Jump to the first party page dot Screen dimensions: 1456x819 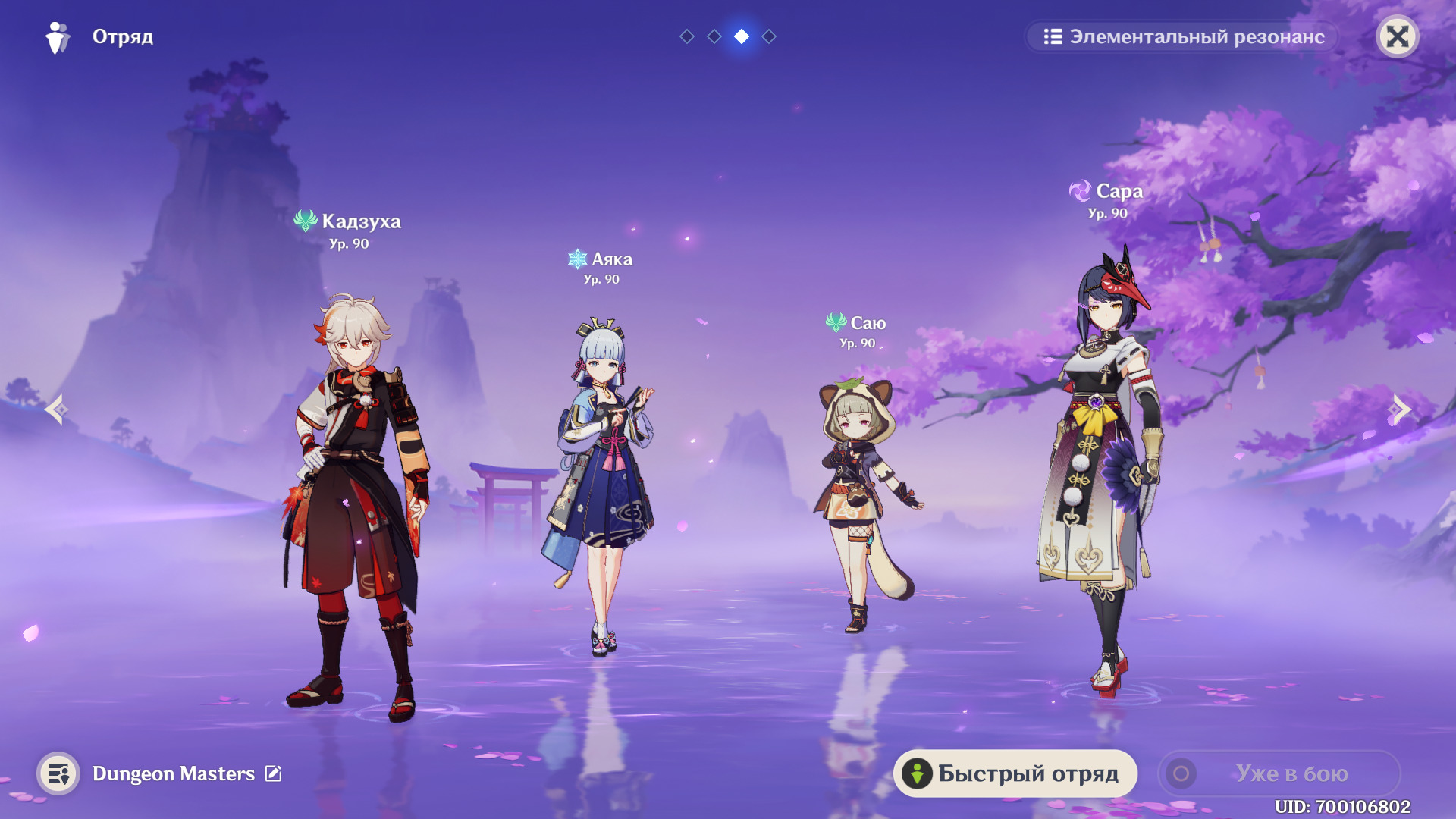[x=687, y=36]
